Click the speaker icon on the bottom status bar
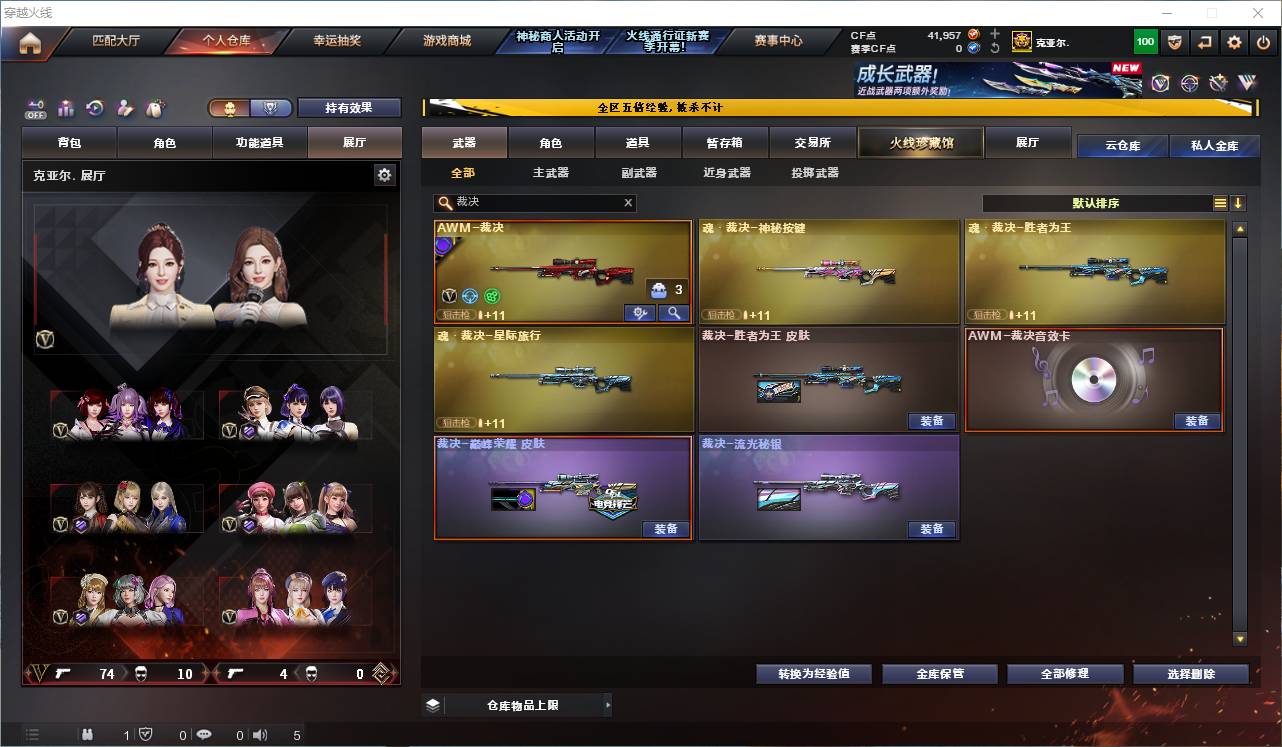 [x=260, y=735]
